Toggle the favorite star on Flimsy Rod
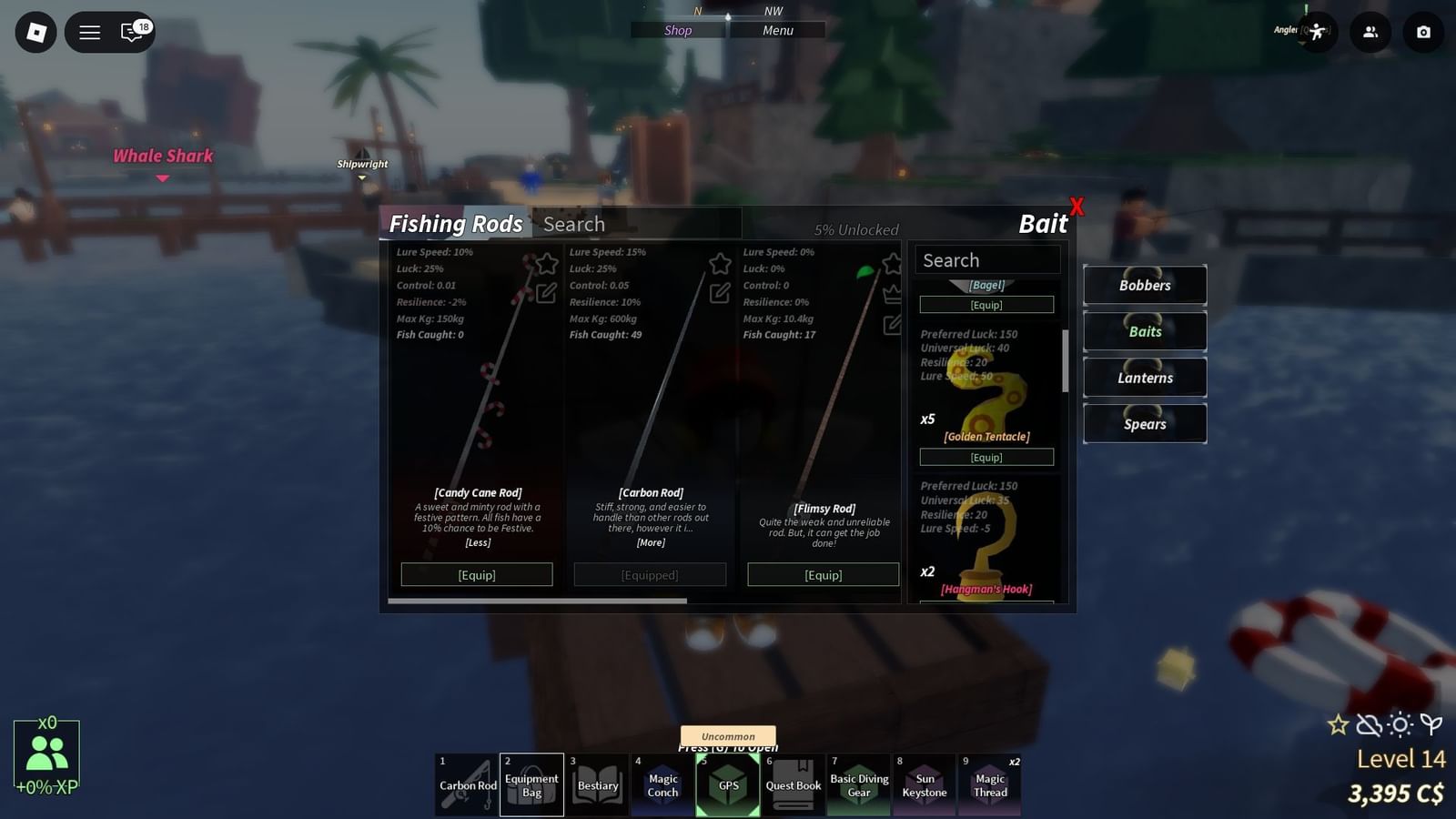The height and width of the screenshot is (819, 1456). coord(892,264)
